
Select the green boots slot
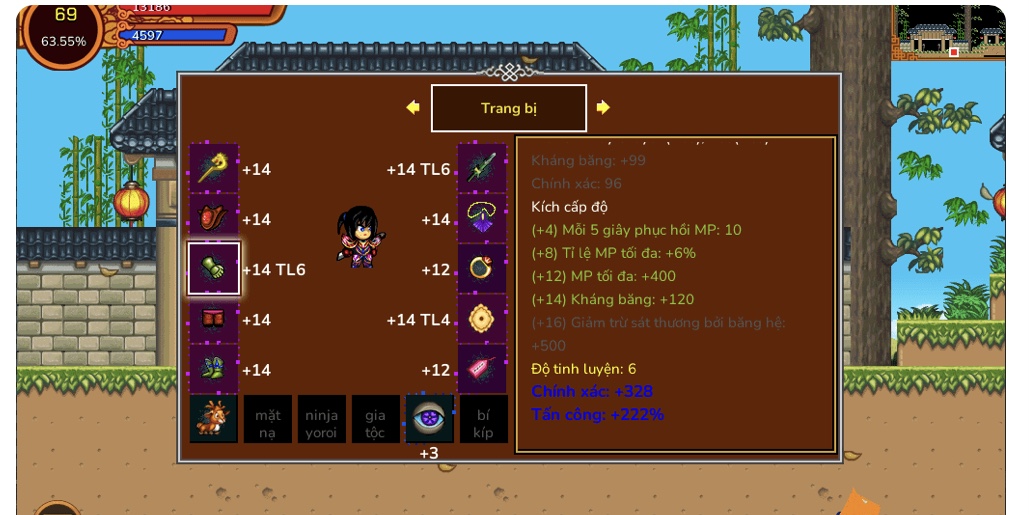[214, 370]
